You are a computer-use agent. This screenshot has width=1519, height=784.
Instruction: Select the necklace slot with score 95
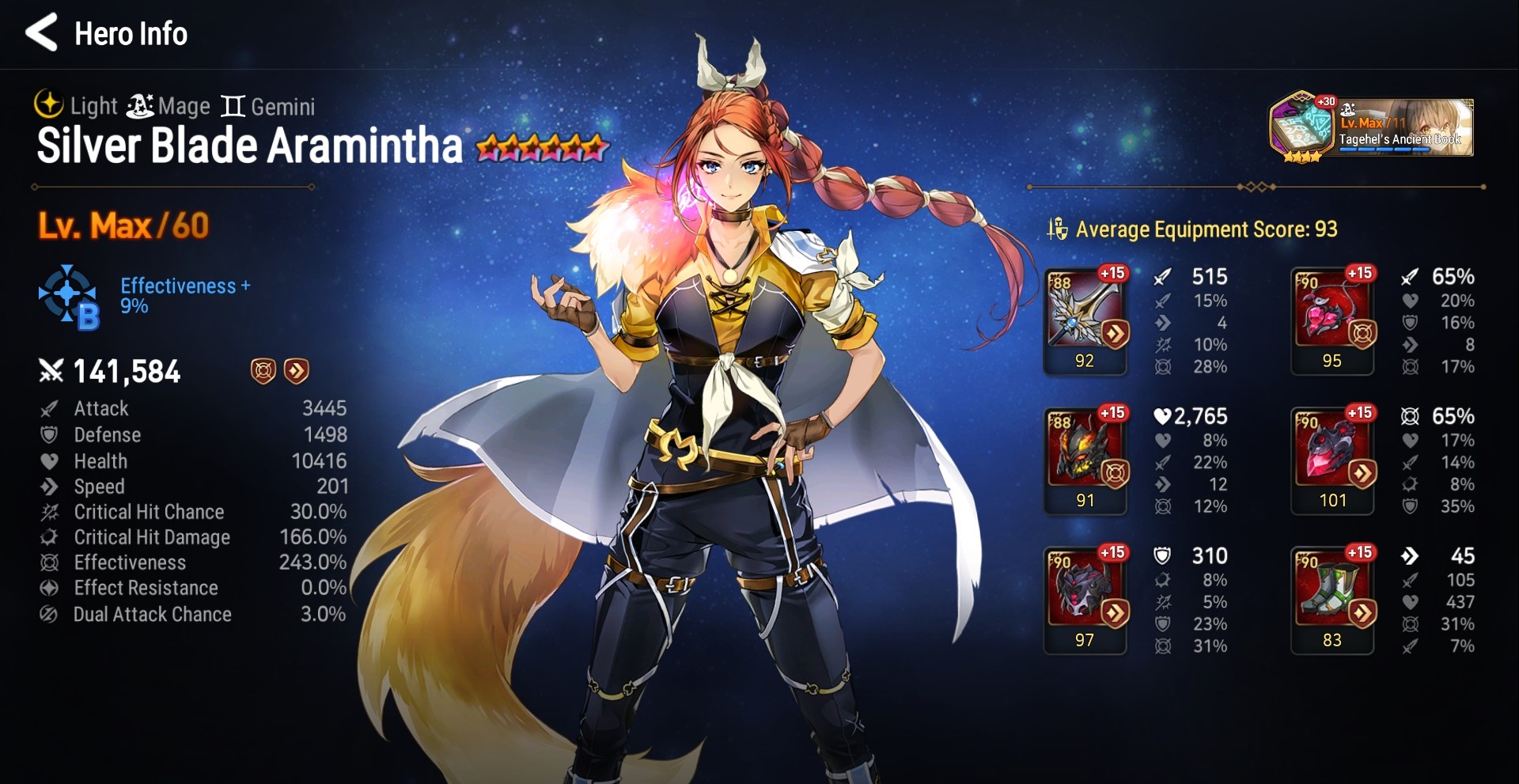pyautogui.click(x=1333, y=316)
